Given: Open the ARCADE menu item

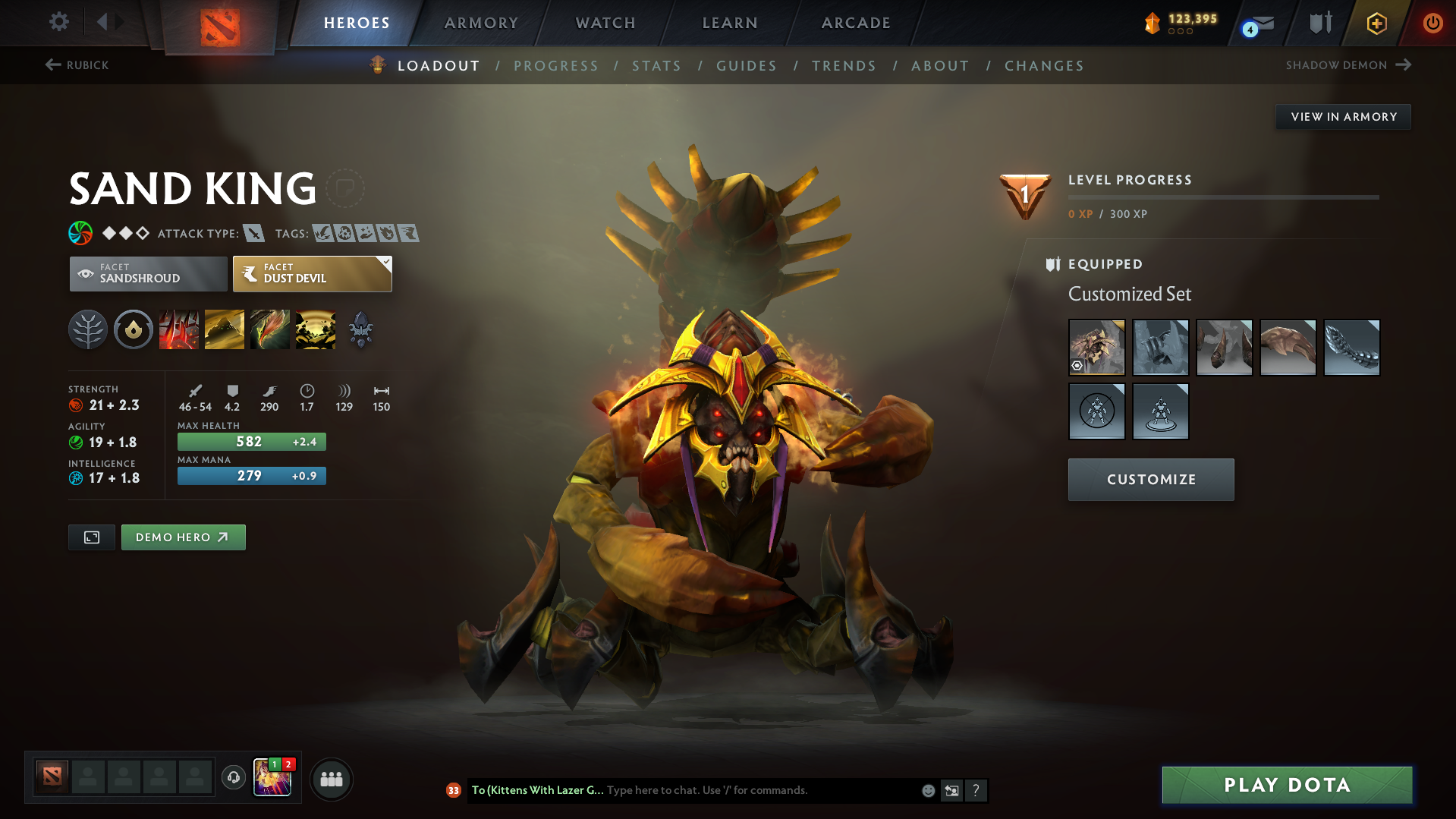Looking at the screenshot, I should pos(856,24).
